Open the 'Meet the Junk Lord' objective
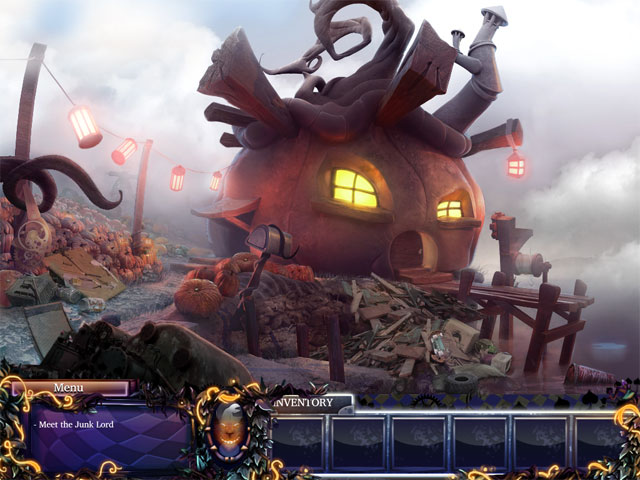640x480 pixels. click(x=73, y=425)
